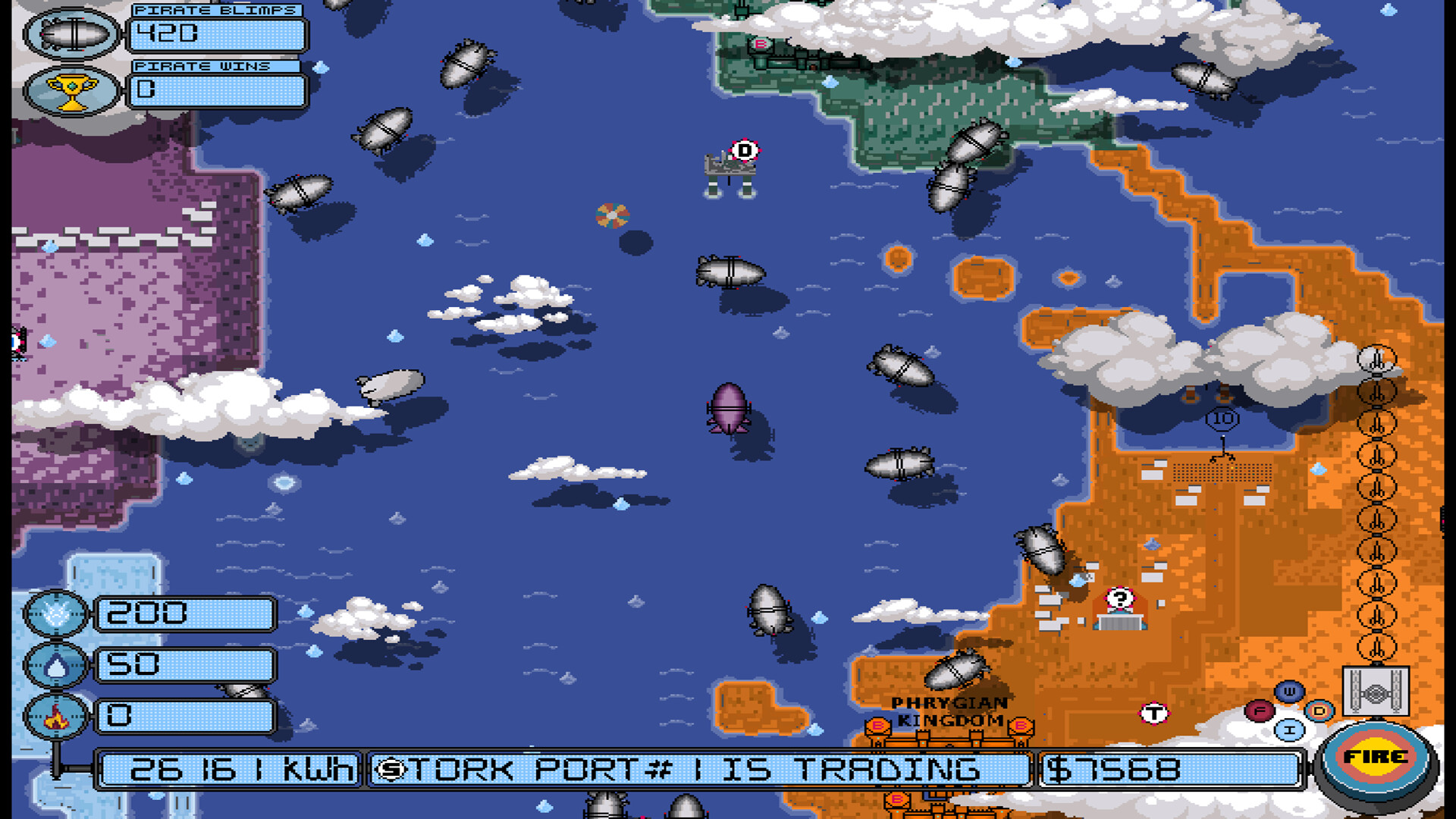Select the TIE-fighter weapon icon above FIRE button

pos(1376,692)
